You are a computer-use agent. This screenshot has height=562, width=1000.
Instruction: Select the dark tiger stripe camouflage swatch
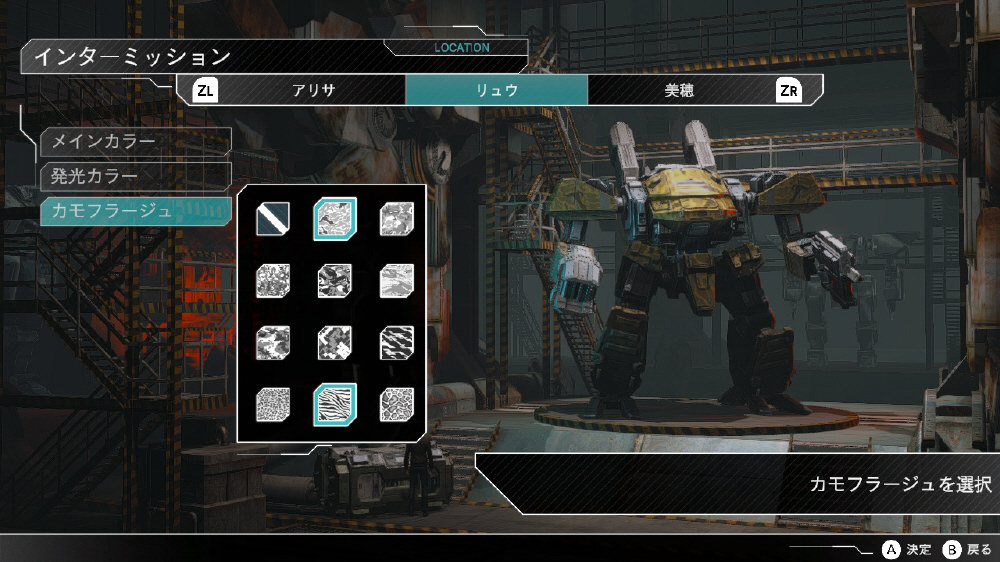click(x=397, y=344)
